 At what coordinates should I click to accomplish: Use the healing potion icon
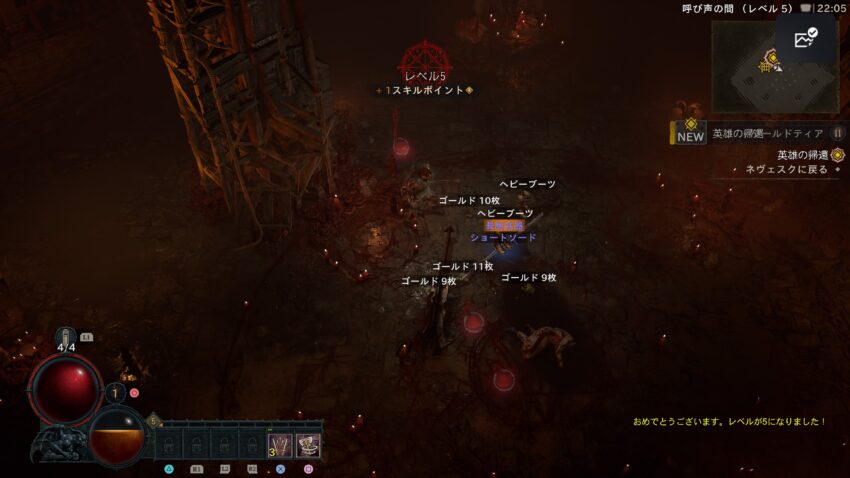click(x=66, y=341)
